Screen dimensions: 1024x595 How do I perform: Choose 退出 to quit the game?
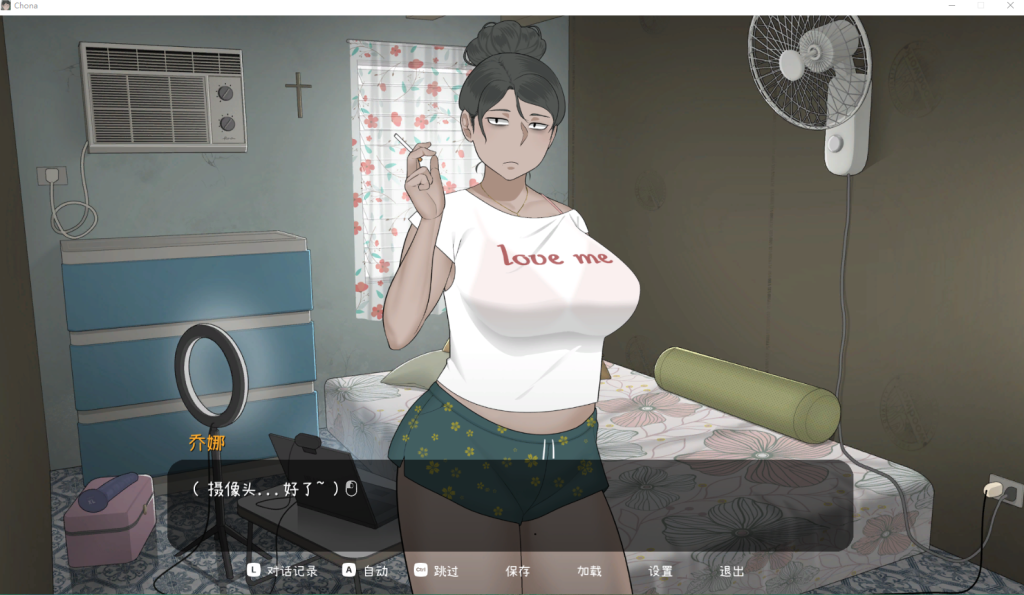click(x=732, y=571)
